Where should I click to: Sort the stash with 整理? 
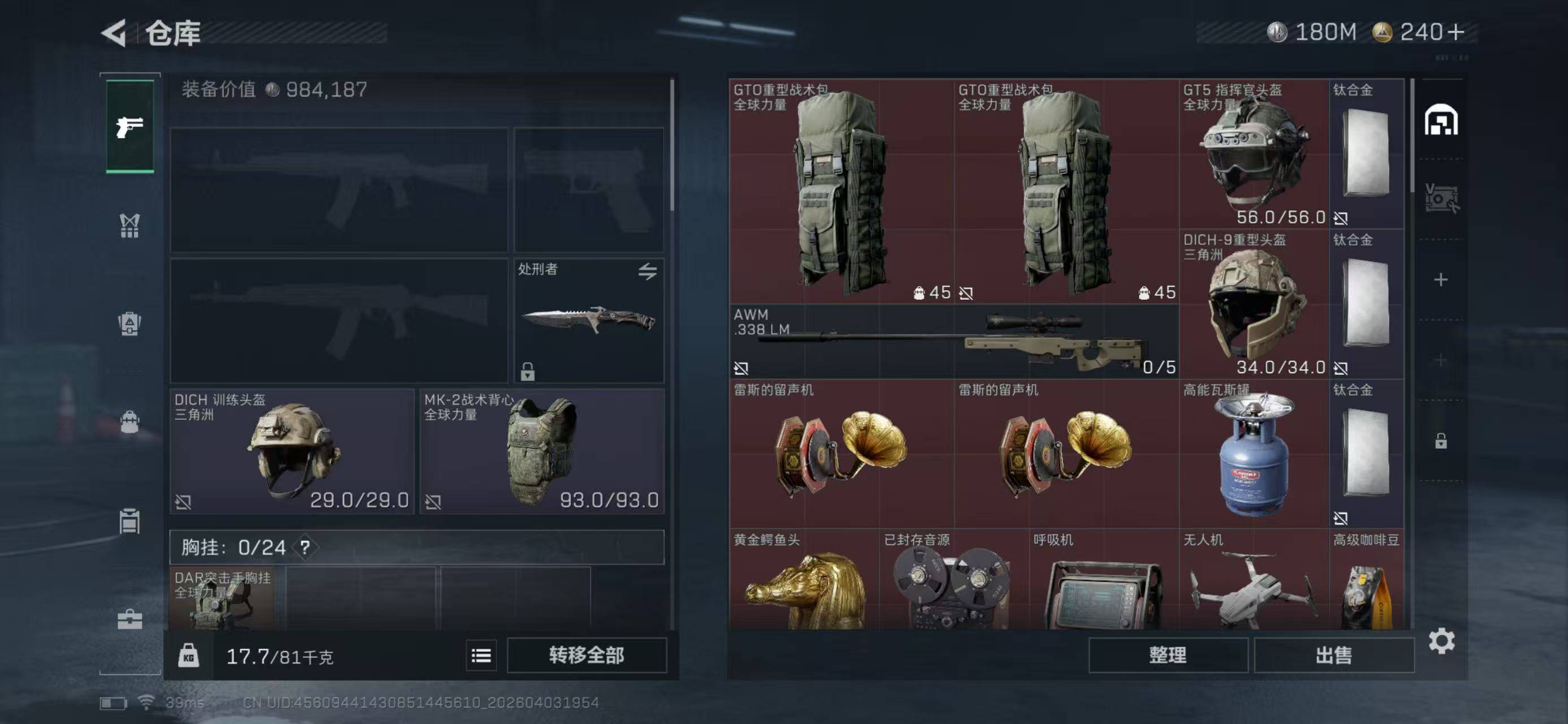click(x=1167, y=655)
